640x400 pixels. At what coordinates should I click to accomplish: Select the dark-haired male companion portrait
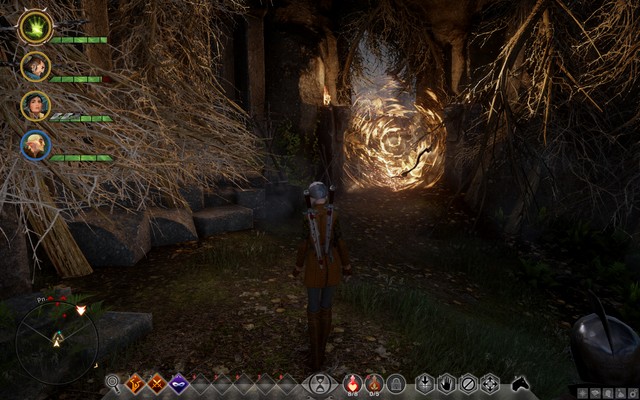point(35,67)
